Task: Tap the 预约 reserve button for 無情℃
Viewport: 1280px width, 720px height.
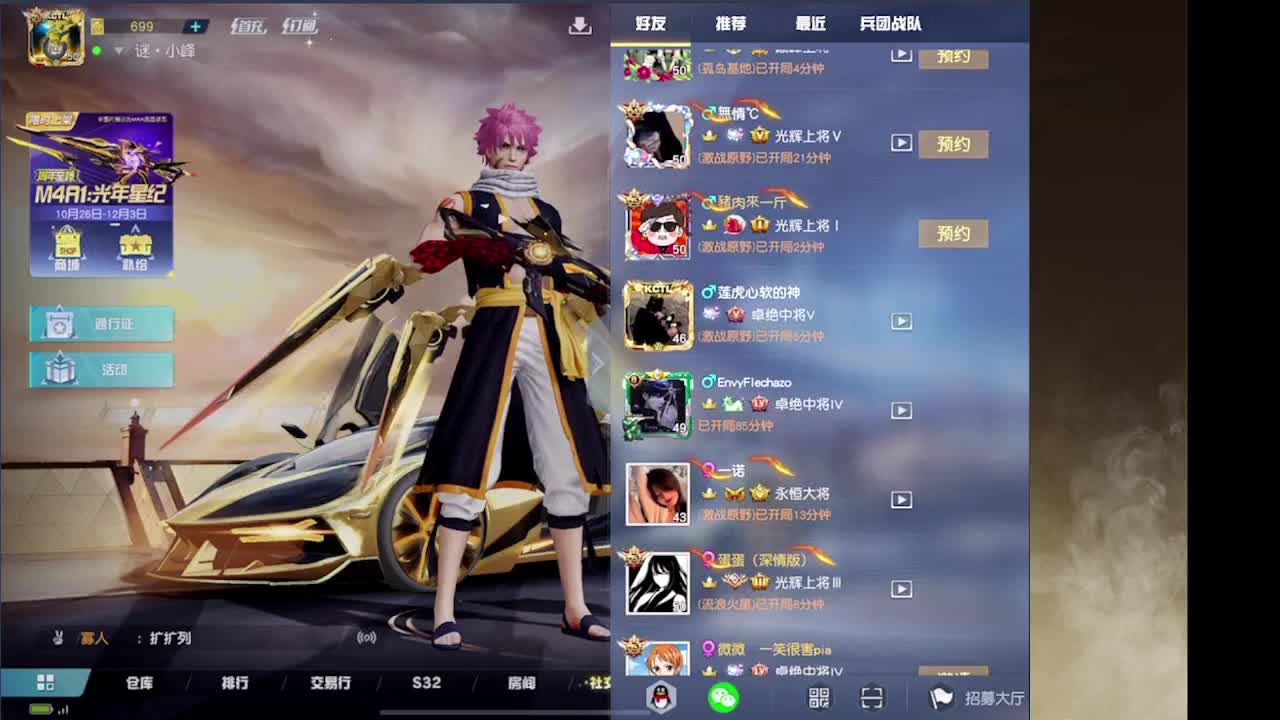Action: coord(953,144)
